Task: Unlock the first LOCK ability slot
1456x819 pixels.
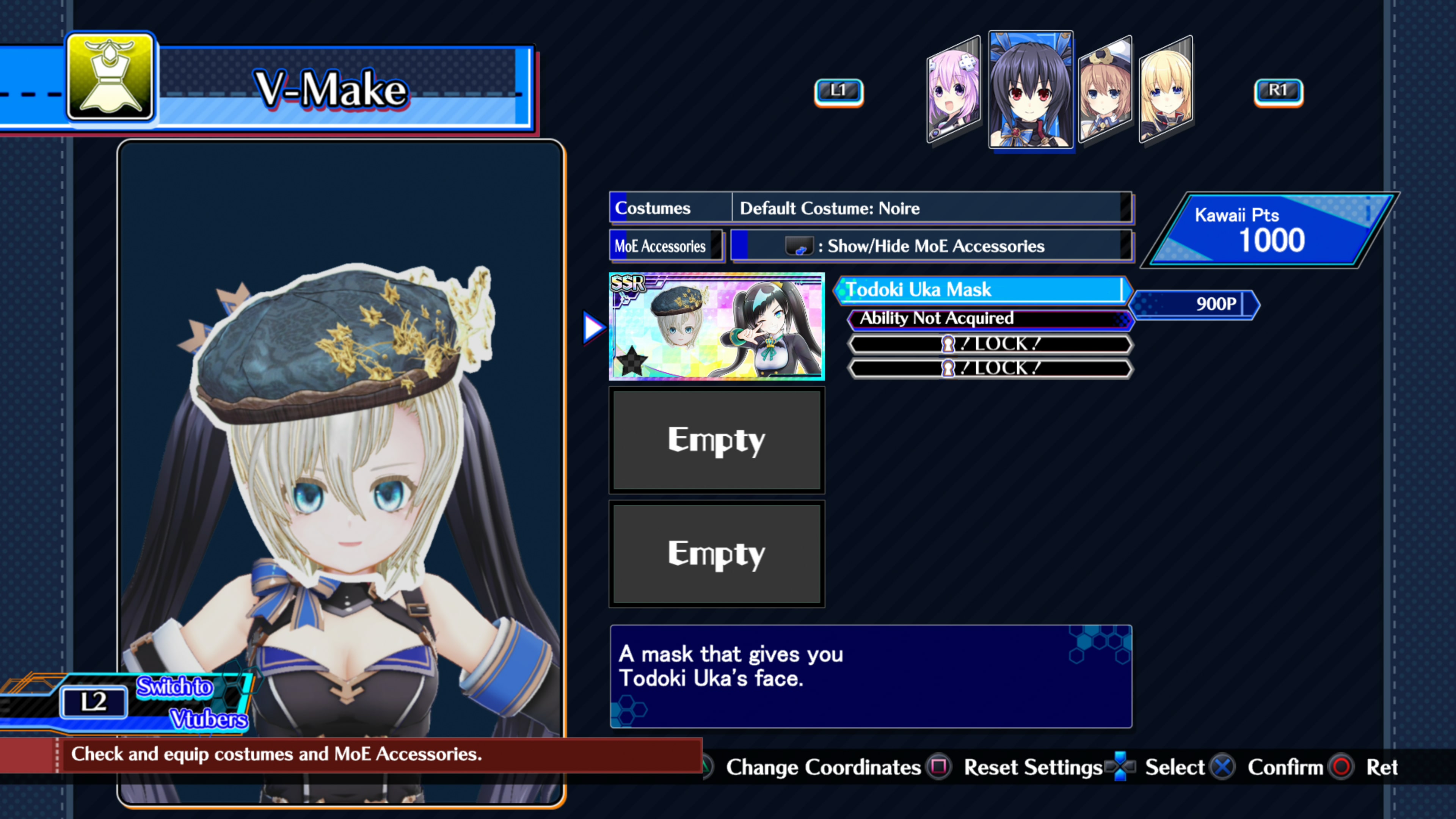Action: (989, 344)
